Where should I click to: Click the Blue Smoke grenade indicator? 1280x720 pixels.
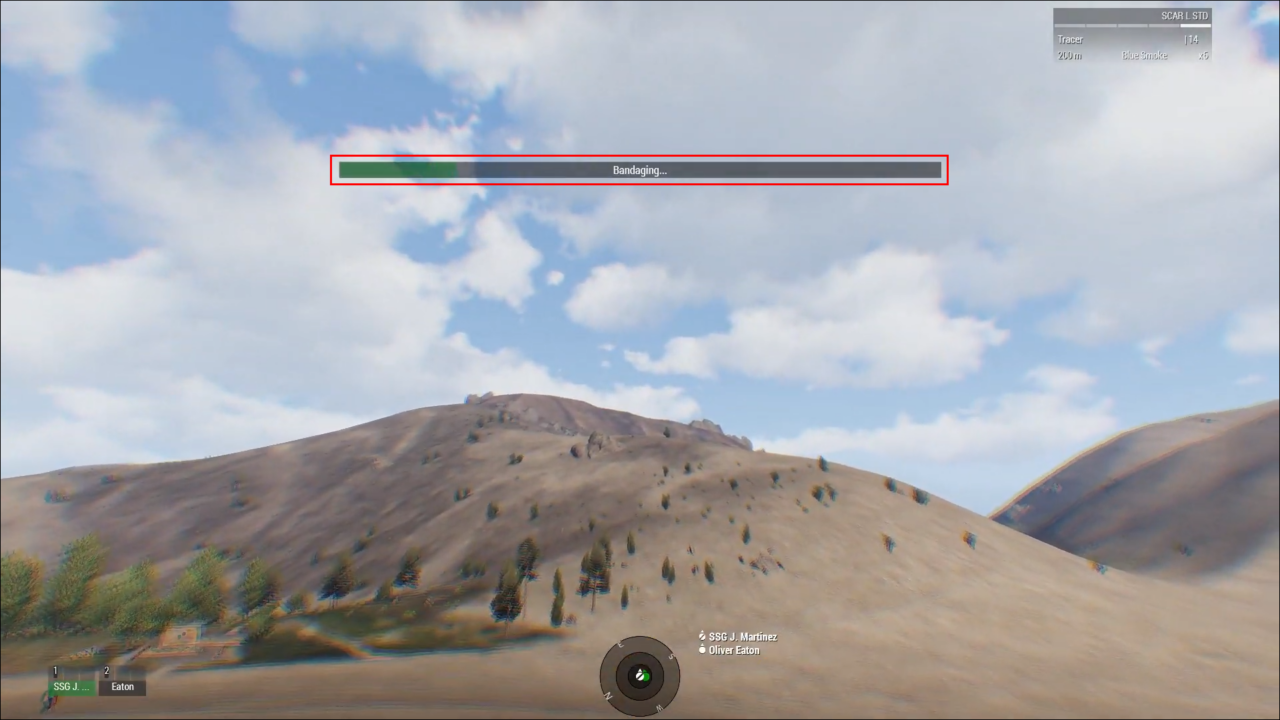(1144, 55)
